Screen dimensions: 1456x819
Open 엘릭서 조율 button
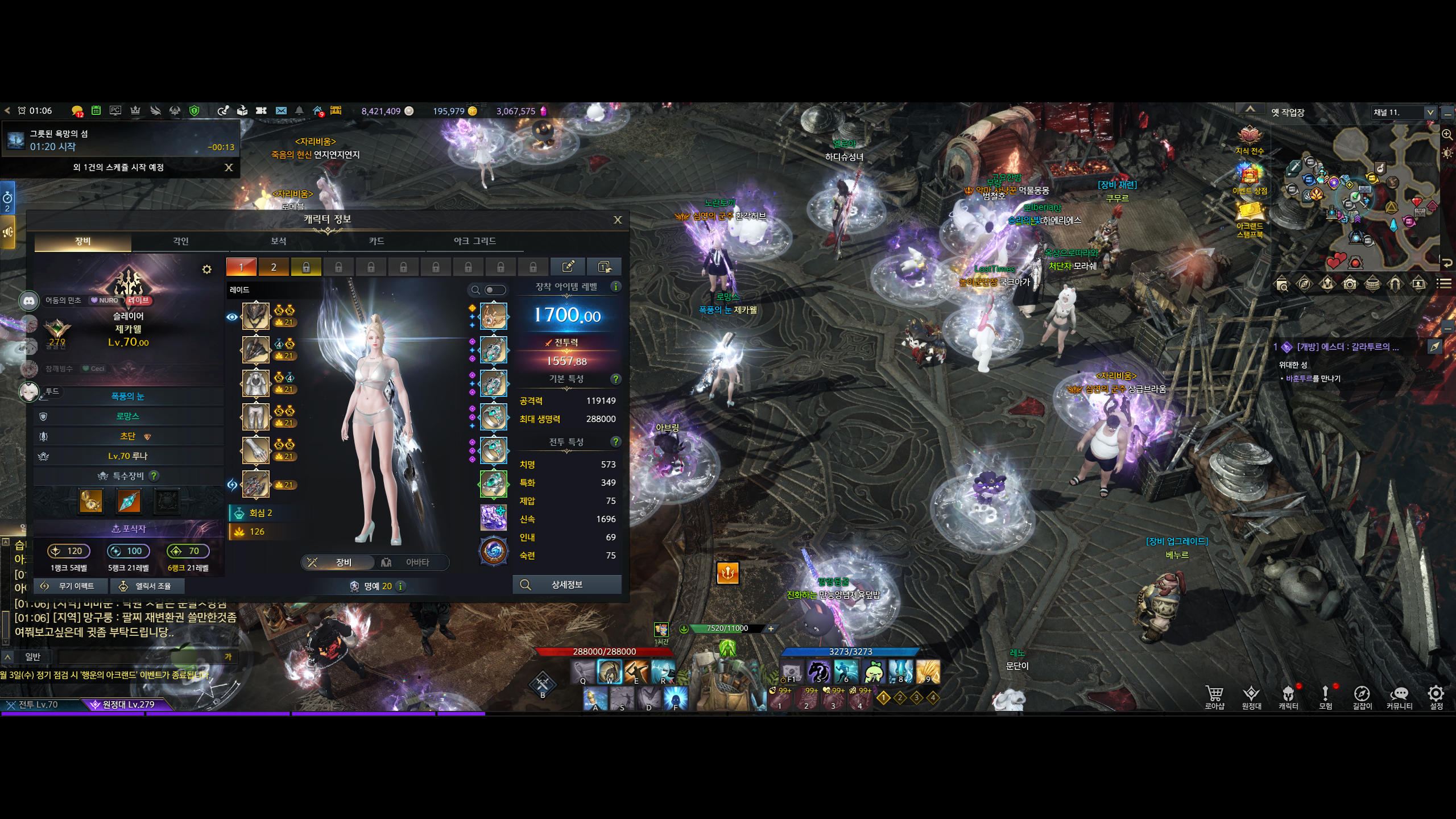point(146,586)
